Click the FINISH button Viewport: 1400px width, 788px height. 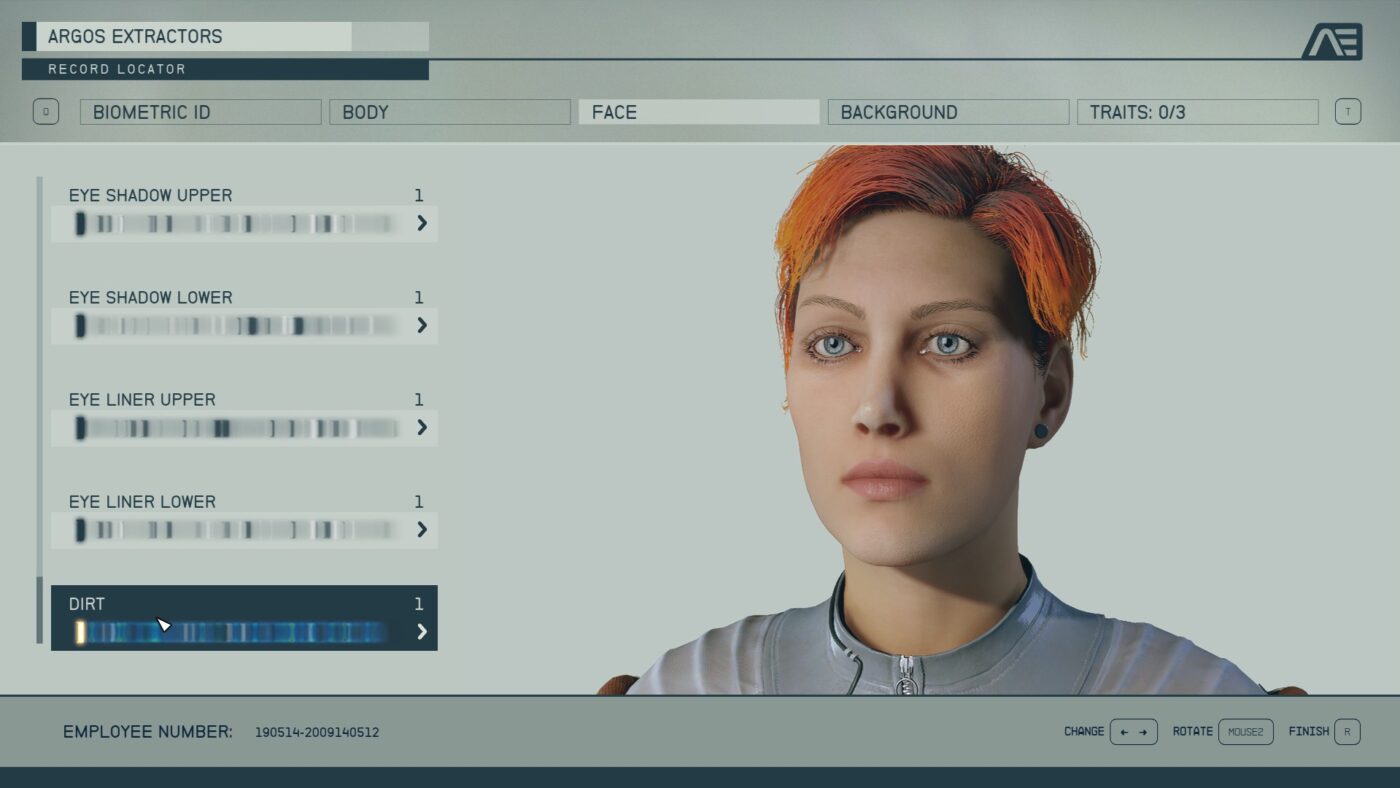pyautogui.click(x=1311, y=731)
